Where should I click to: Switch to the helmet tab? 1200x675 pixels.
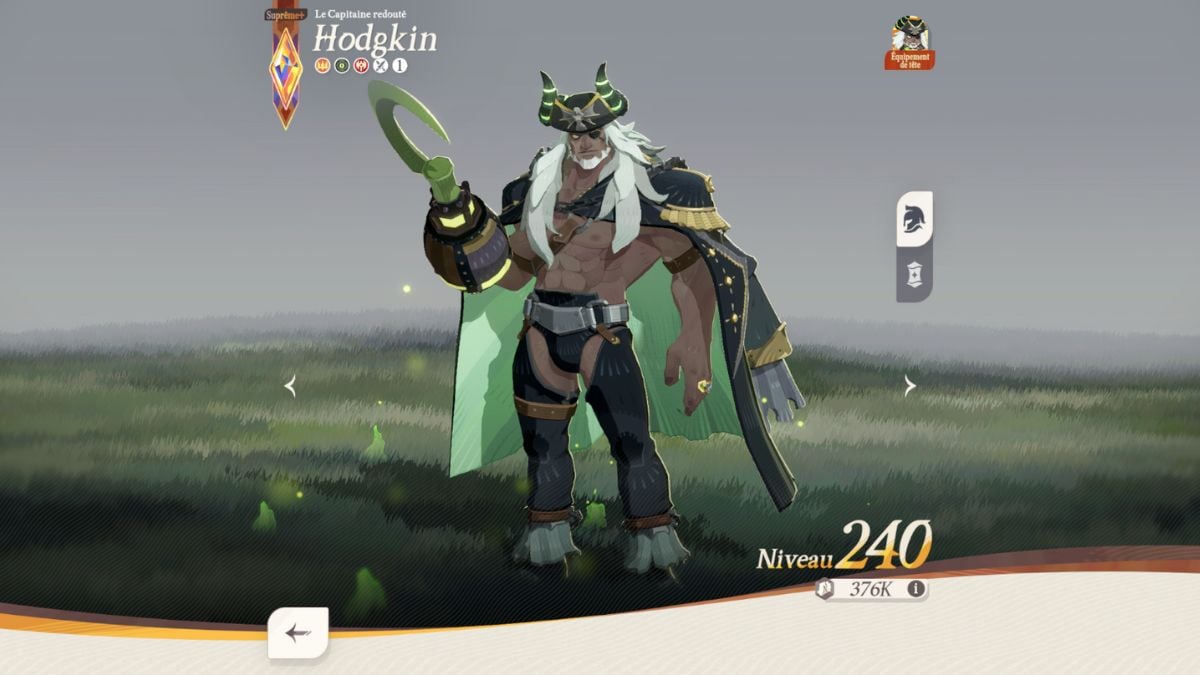913,219
